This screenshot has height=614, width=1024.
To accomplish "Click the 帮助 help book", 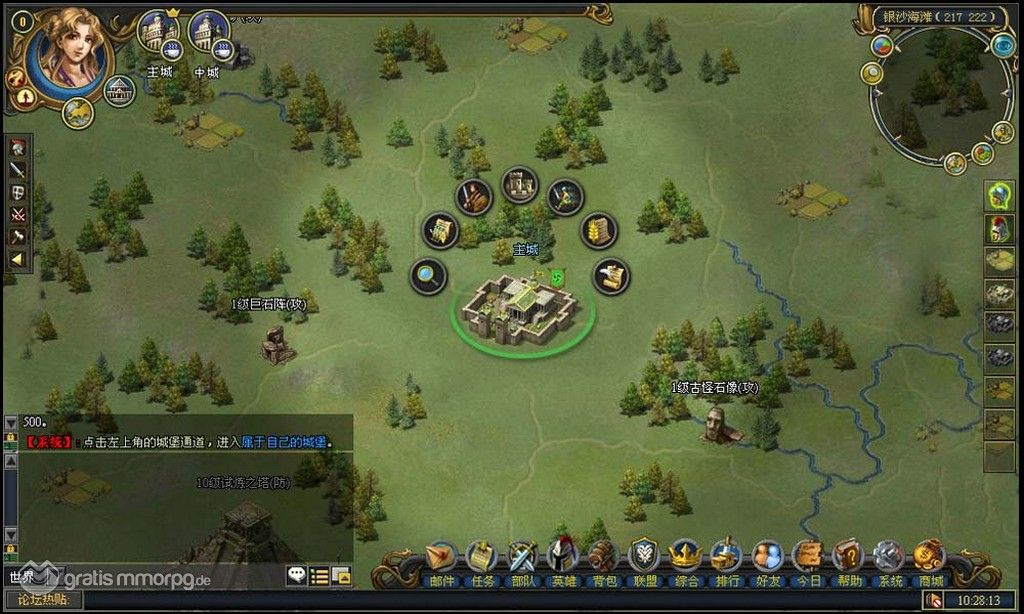I will [x=848, y=557].
